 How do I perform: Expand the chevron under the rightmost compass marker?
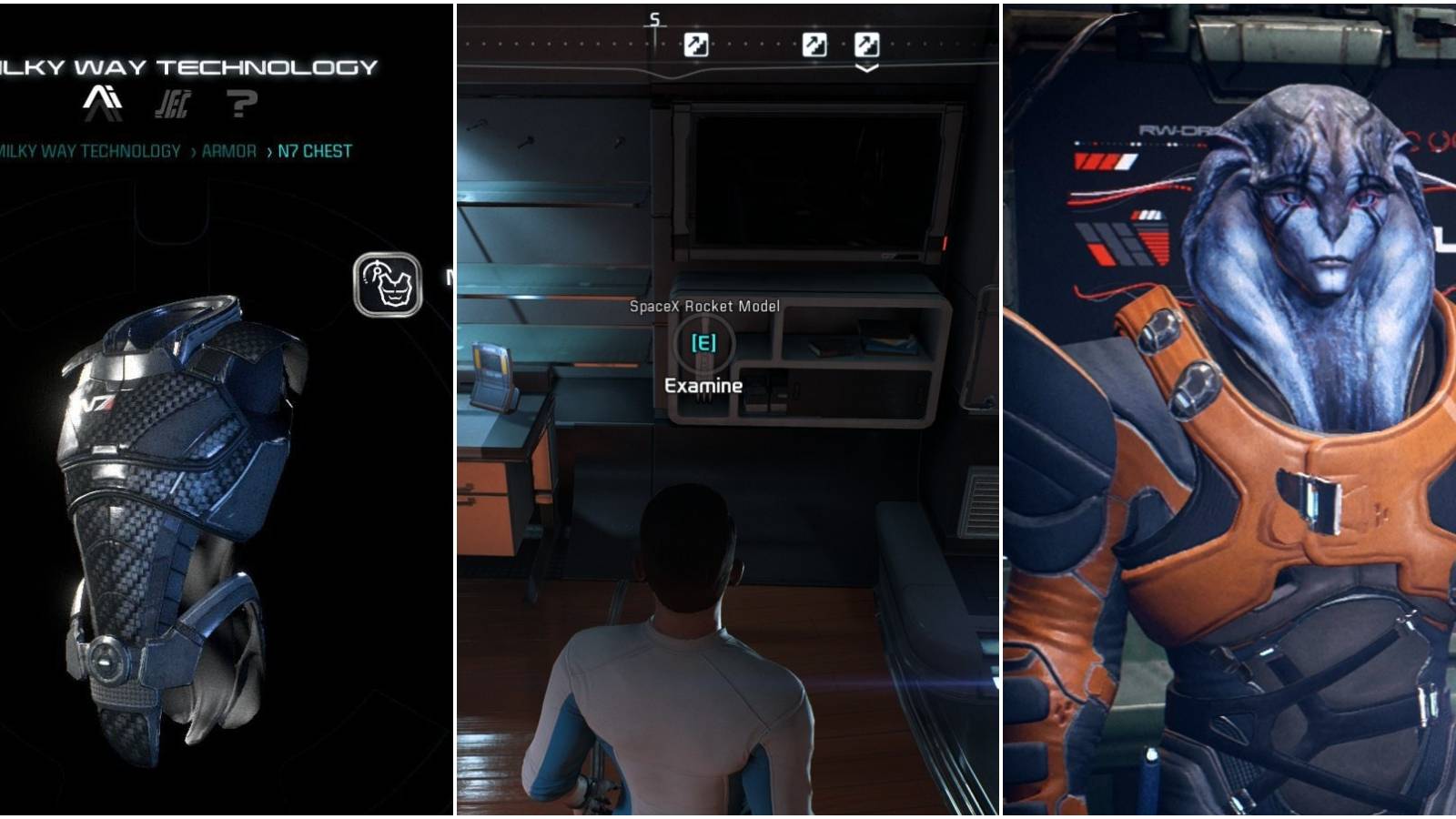pos(867,66)
